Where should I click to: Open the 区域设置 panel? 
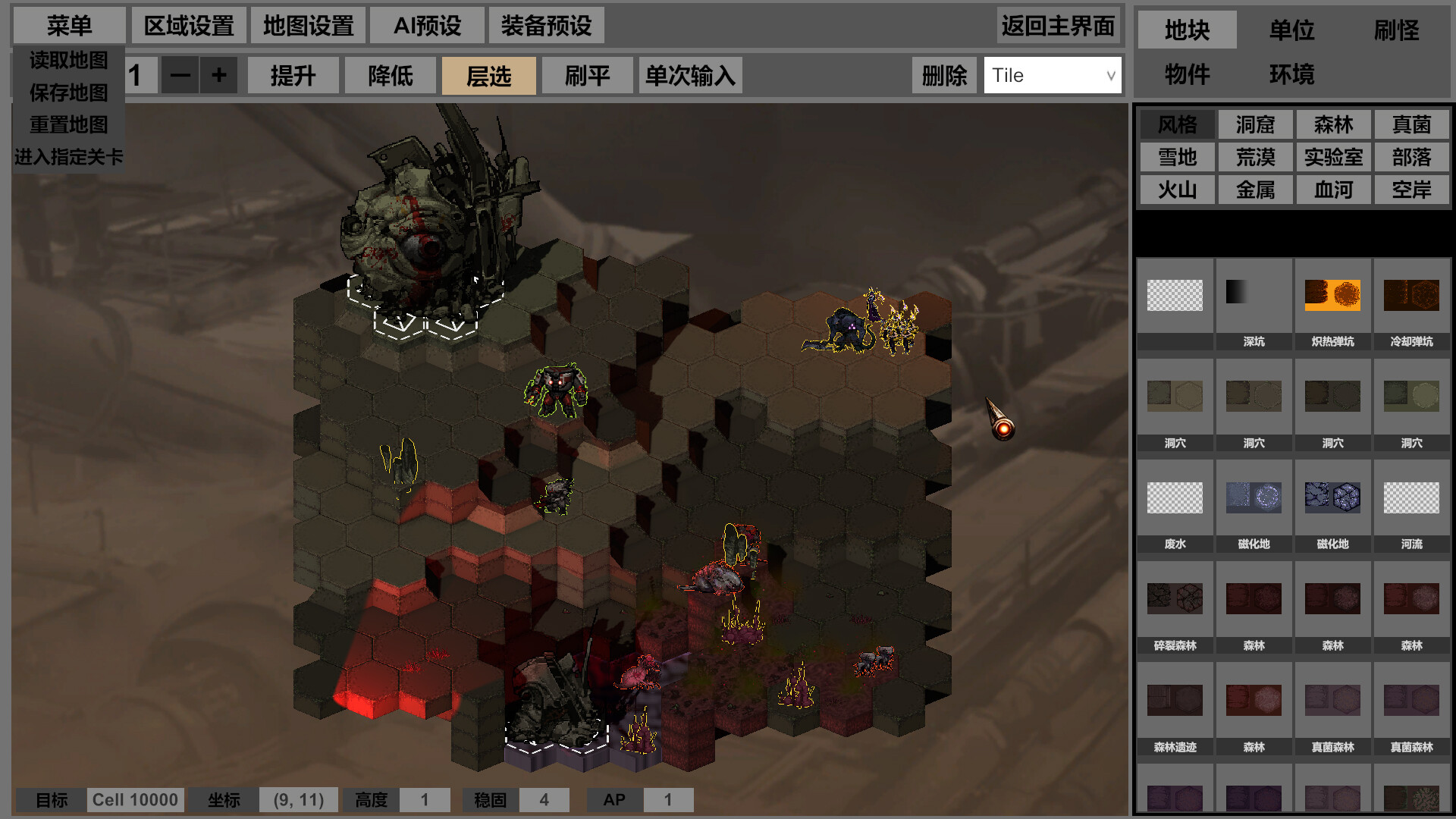point(189,26)
